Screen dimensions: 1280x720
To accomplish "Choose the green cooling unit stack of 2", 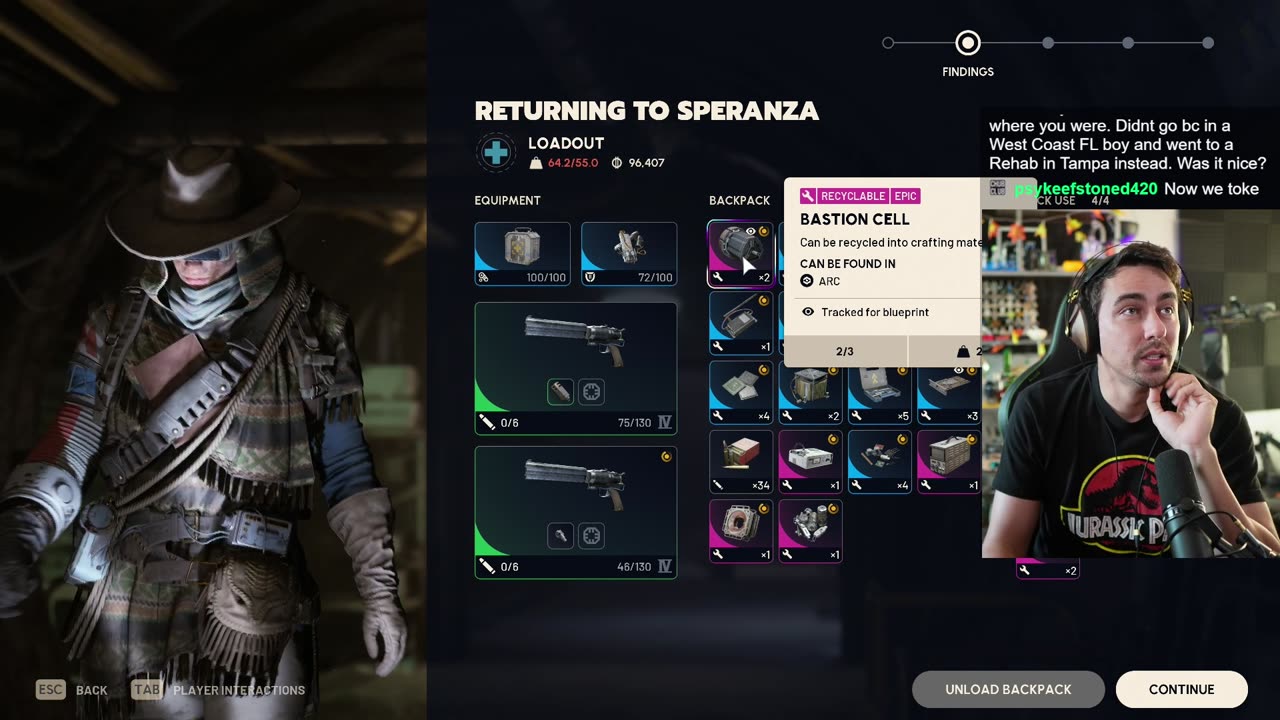I will click(810, 392).
